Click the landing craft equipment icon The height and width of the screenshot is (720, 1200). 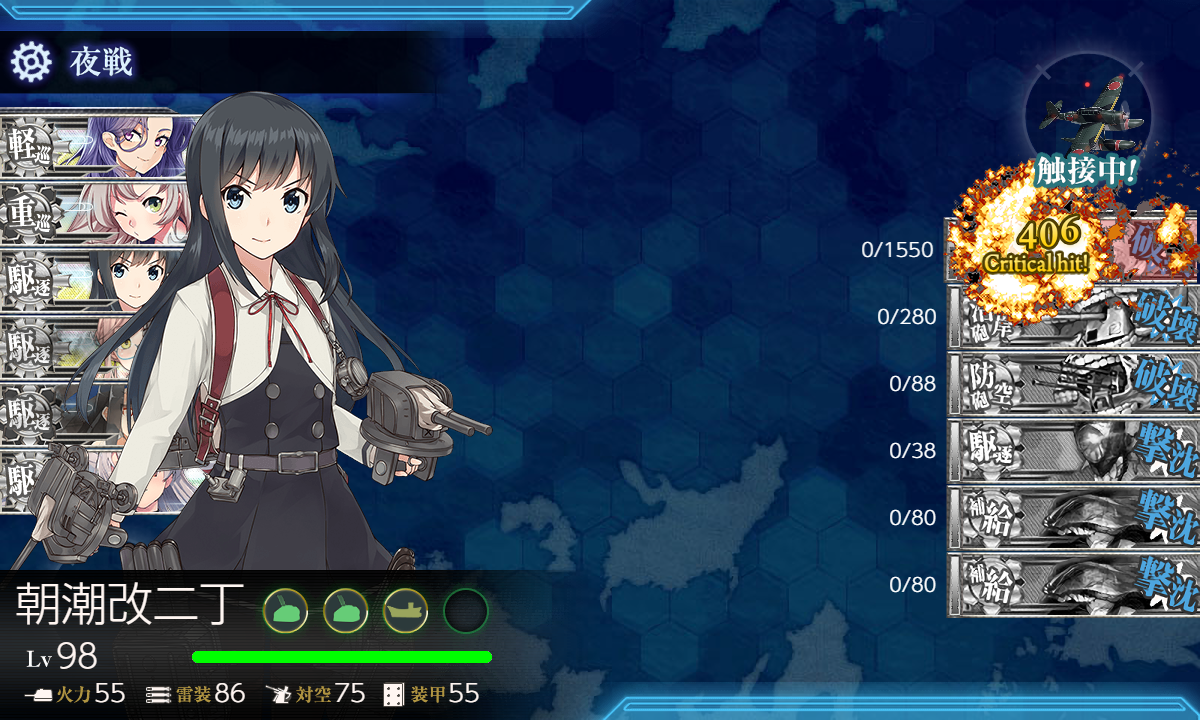[405, 610]
